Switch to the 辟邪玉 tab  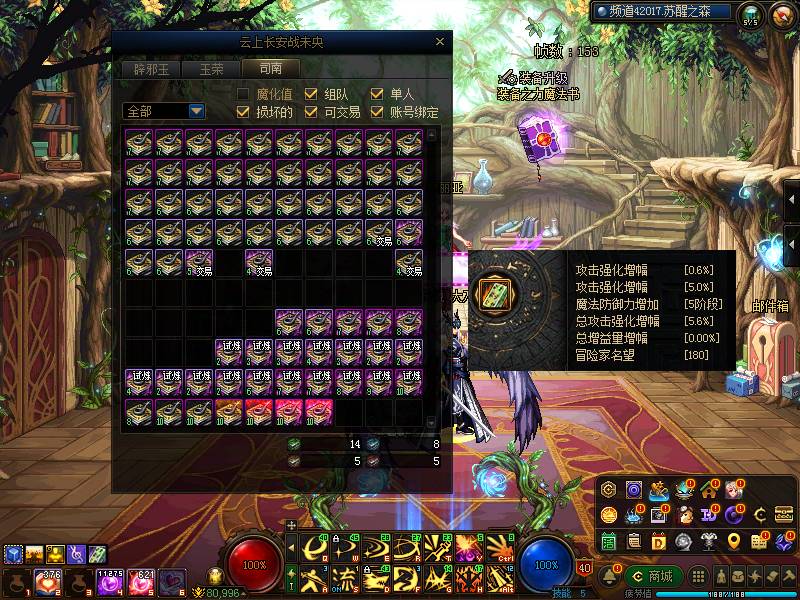point(151,69)
